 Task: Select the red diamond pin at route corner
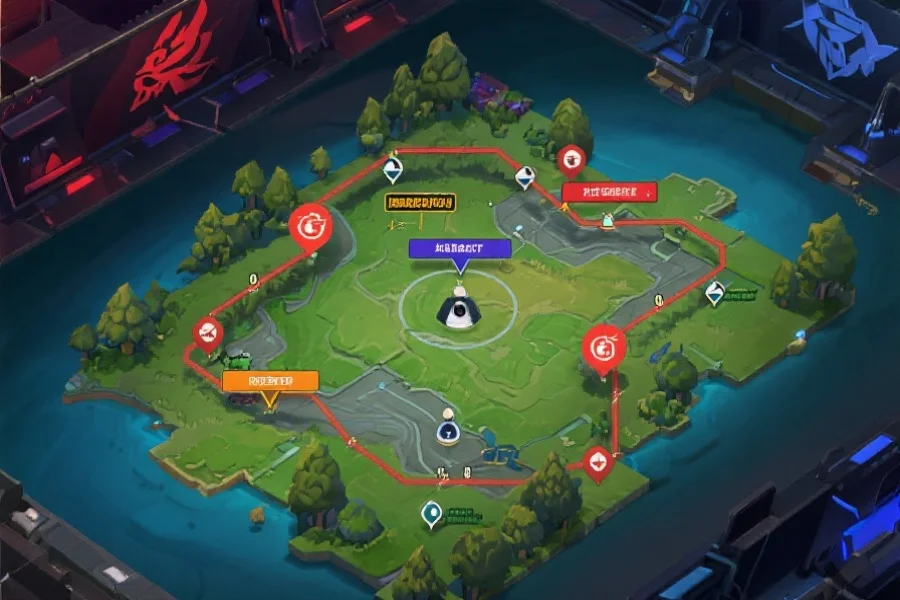click(x=597, y=461)
